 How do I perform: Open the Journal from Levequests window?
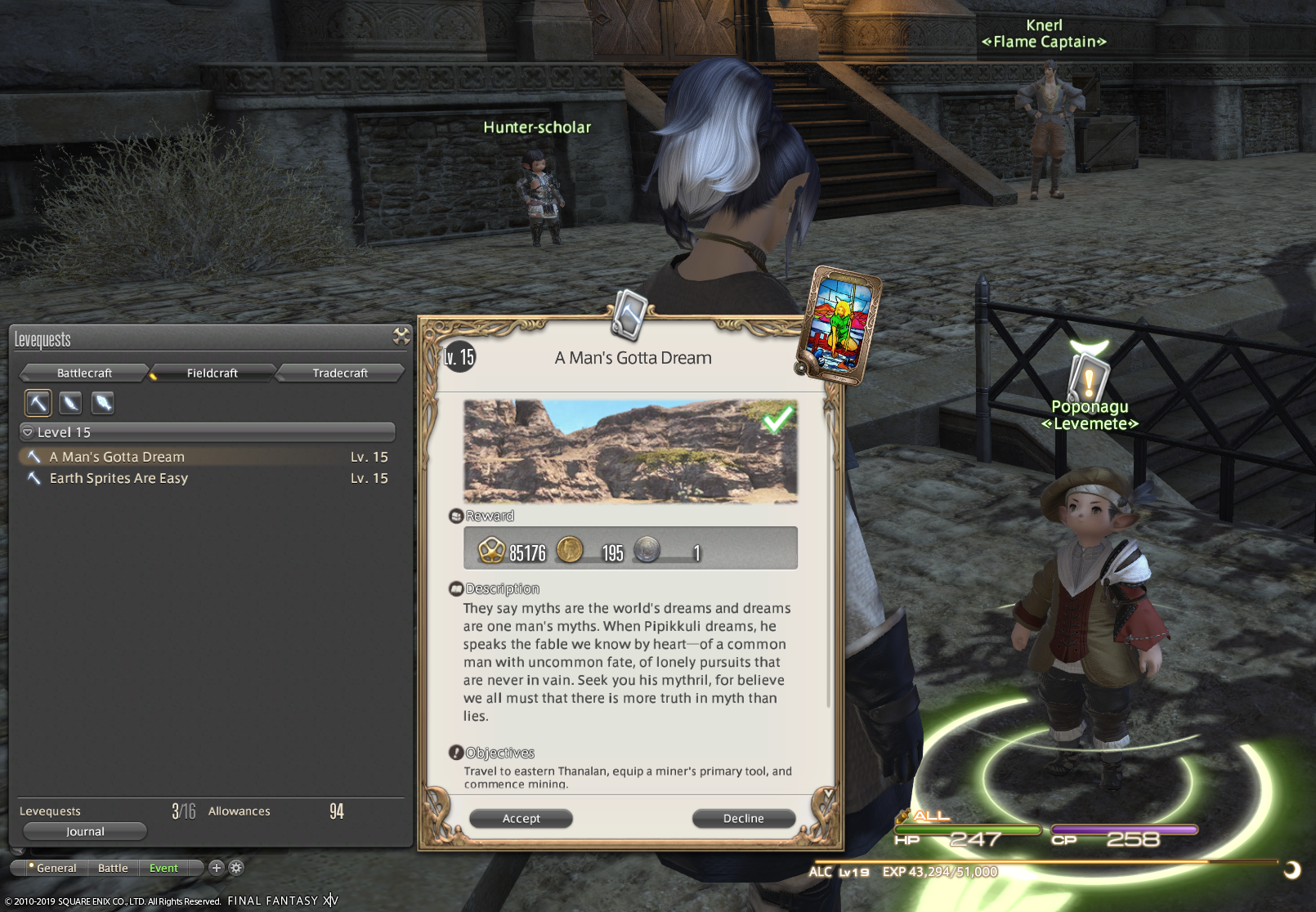click(85, 831)
